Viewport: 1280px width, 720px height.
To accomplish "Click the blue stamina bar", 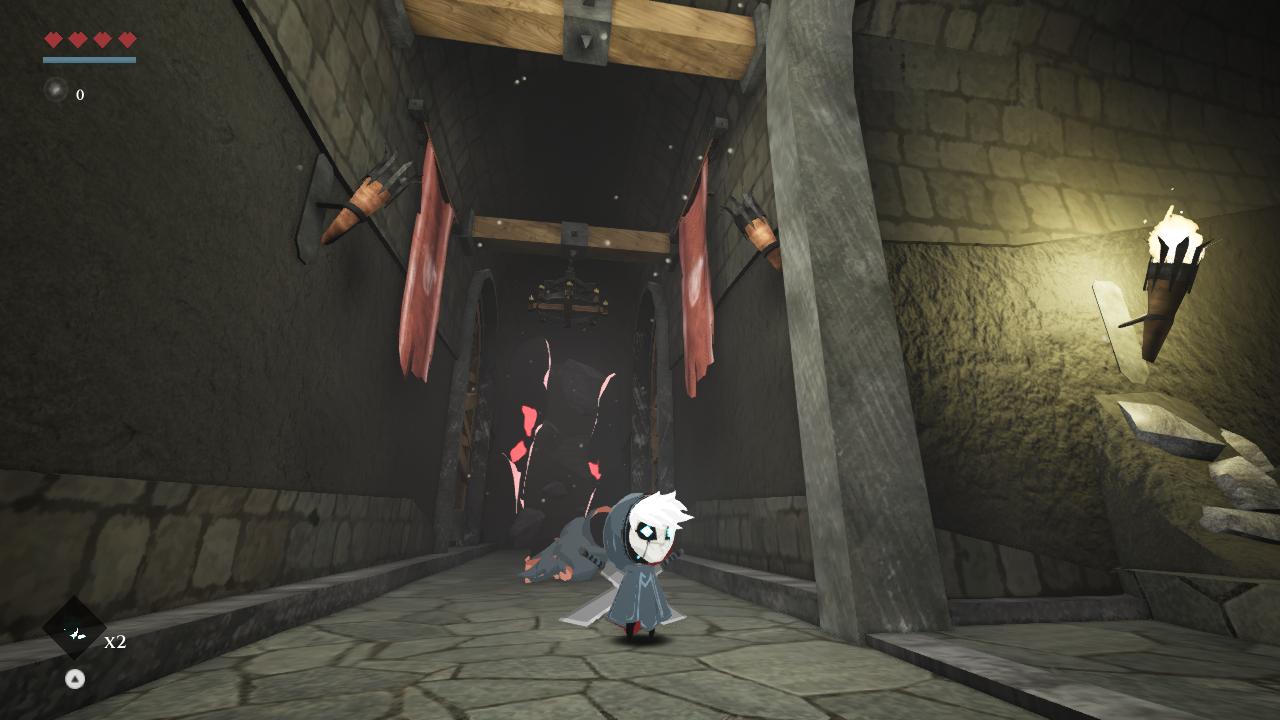I will coord(88,58).
